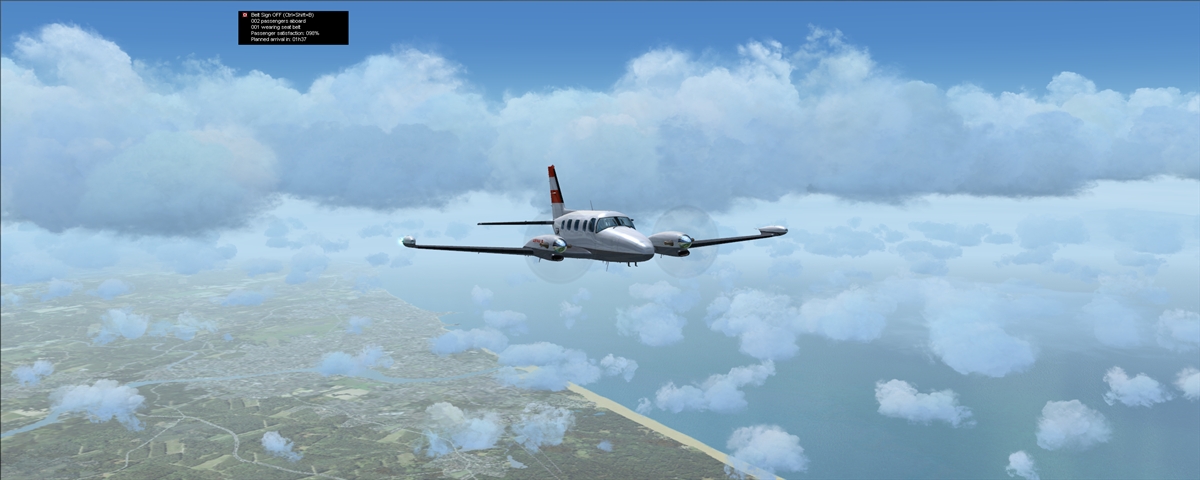
Task: Toggle the red Belt Sign OFF indicator
Action: 244,15
